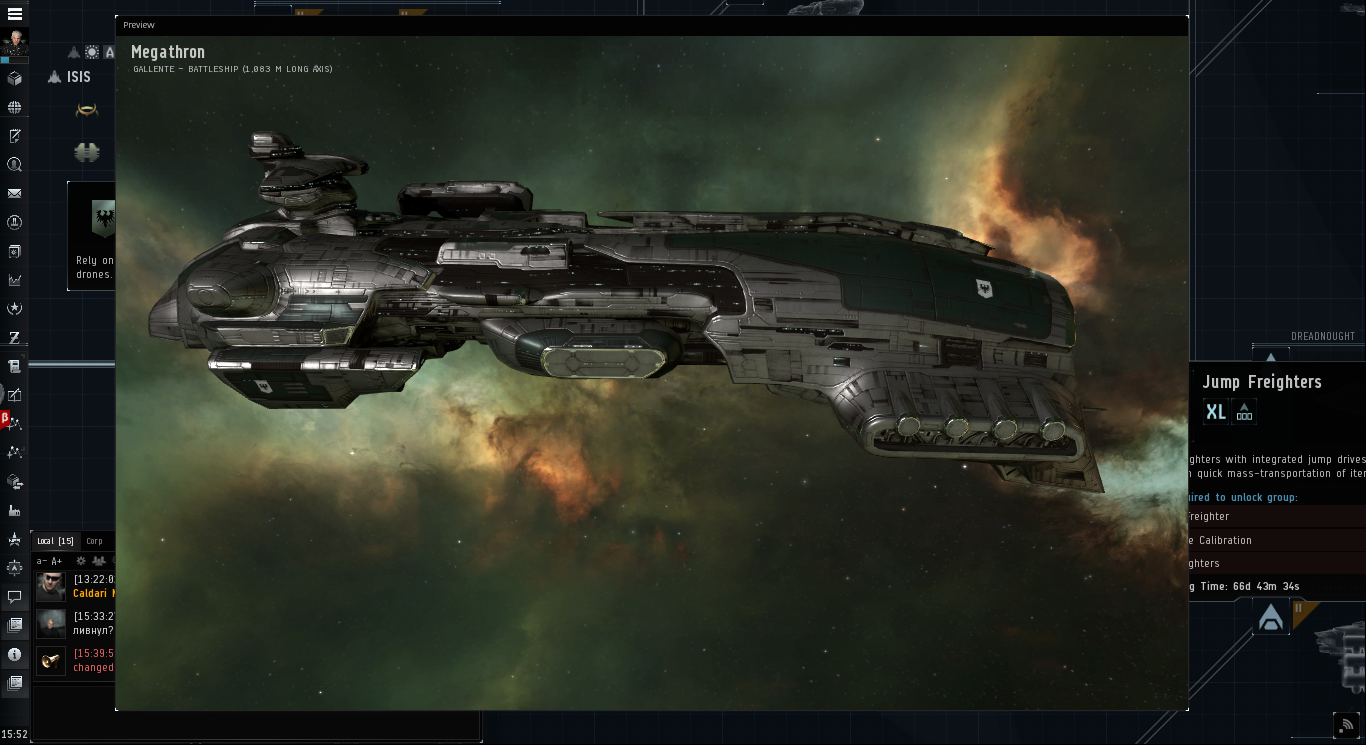Open the broadcast feed icon in the corner
1366x745 pixels.
coord(1346,724)
